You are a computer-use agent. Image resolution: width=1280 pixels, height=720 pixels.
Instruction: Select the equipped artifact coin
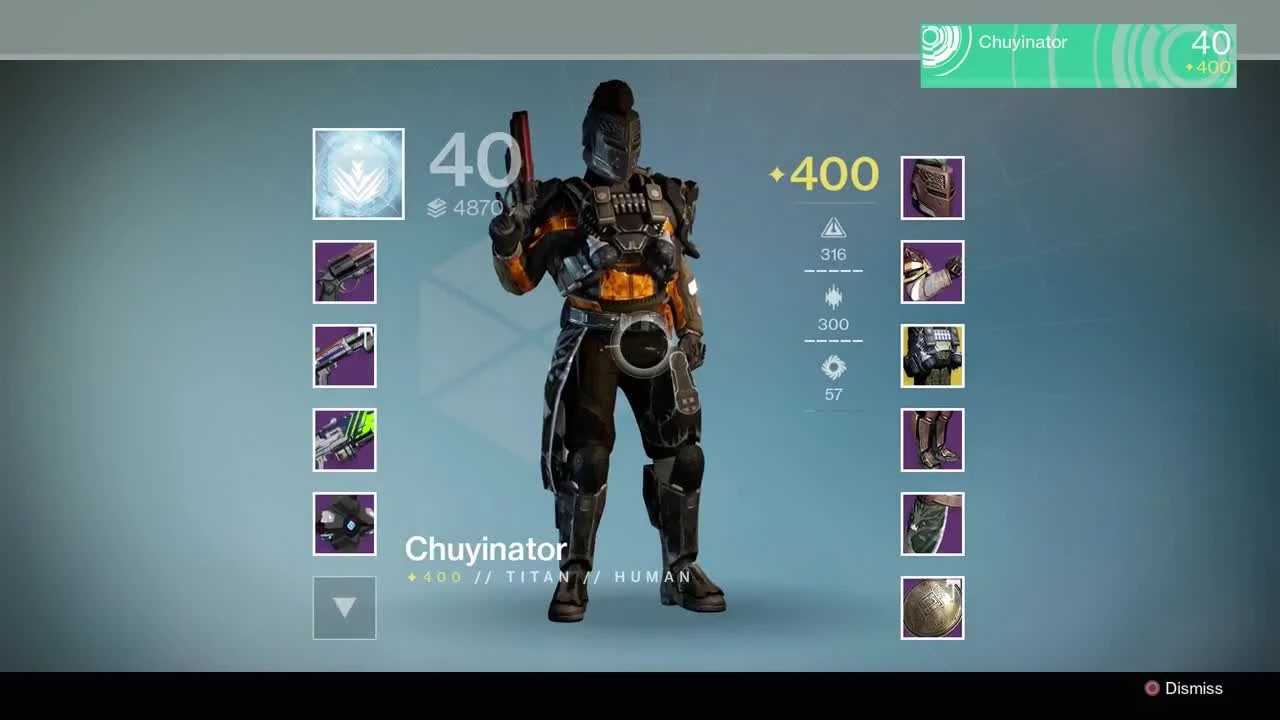click(932, 607)
